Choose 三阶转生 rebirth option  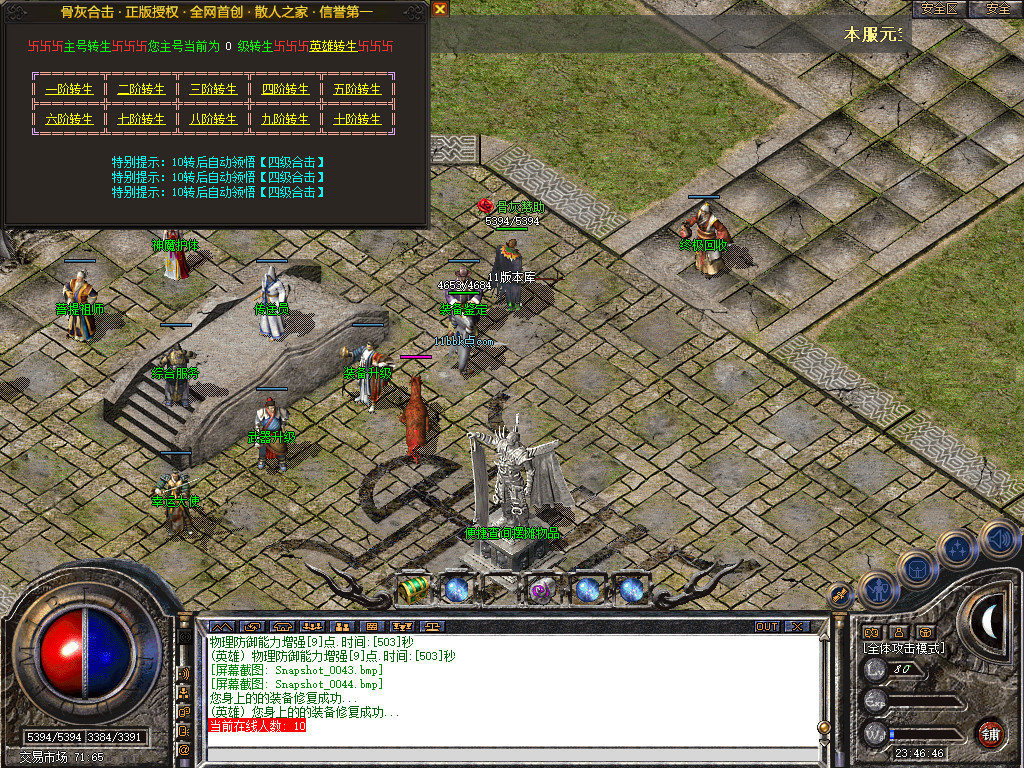[x=213, y=89]
